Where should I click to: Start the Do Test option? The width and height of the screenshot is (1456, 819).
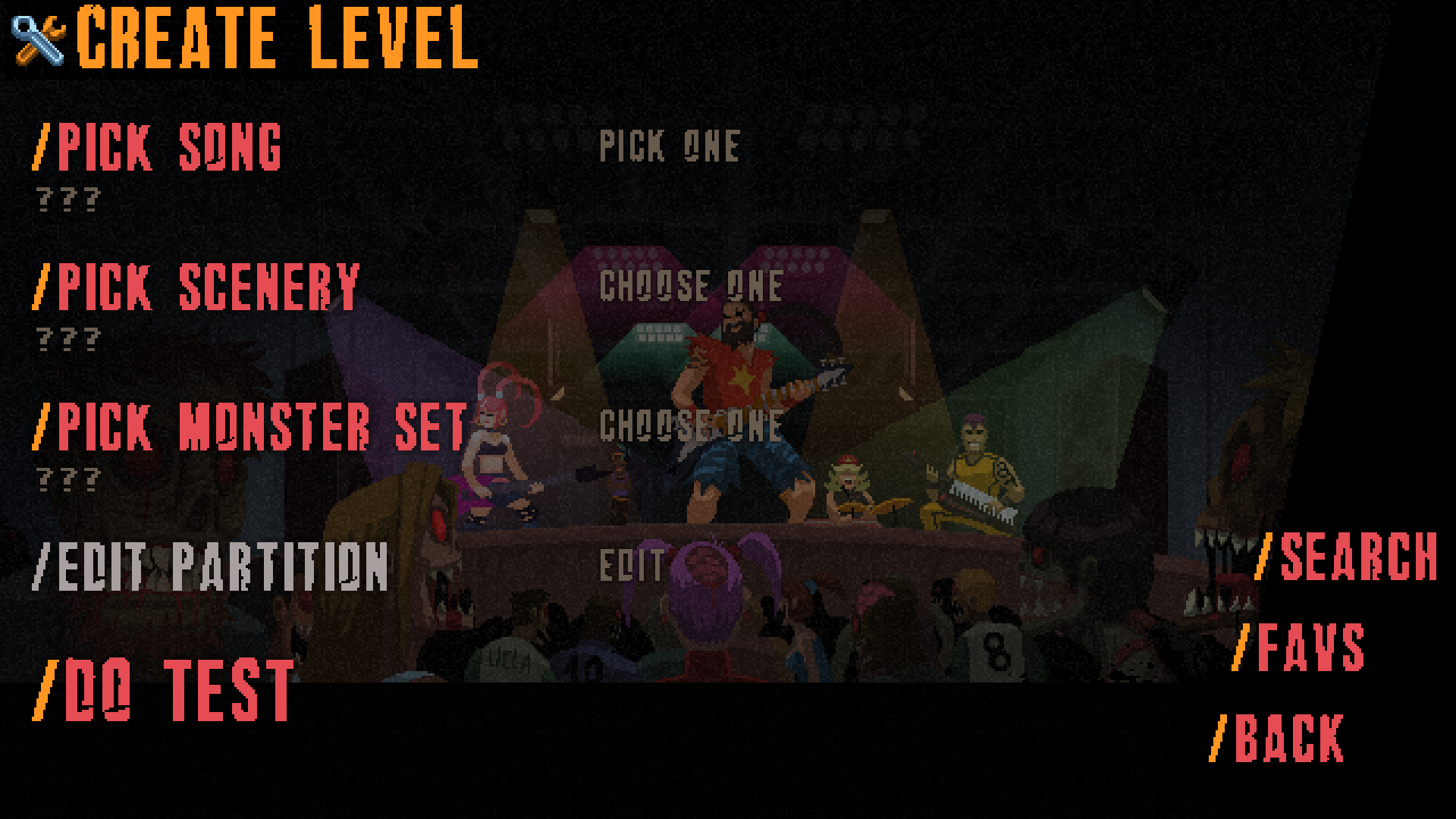point(164,690)
